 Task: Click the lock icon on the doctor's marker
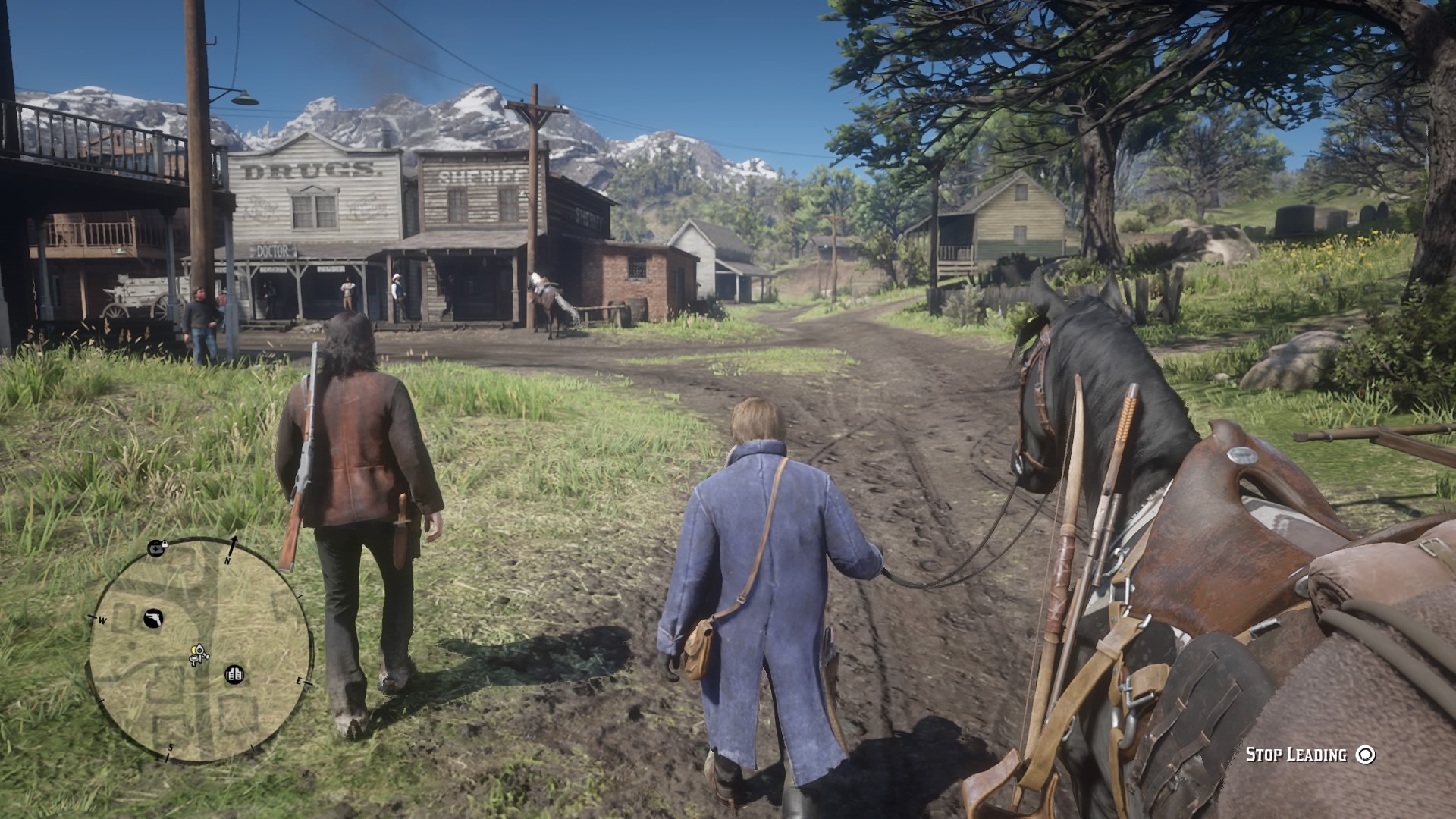166,544
